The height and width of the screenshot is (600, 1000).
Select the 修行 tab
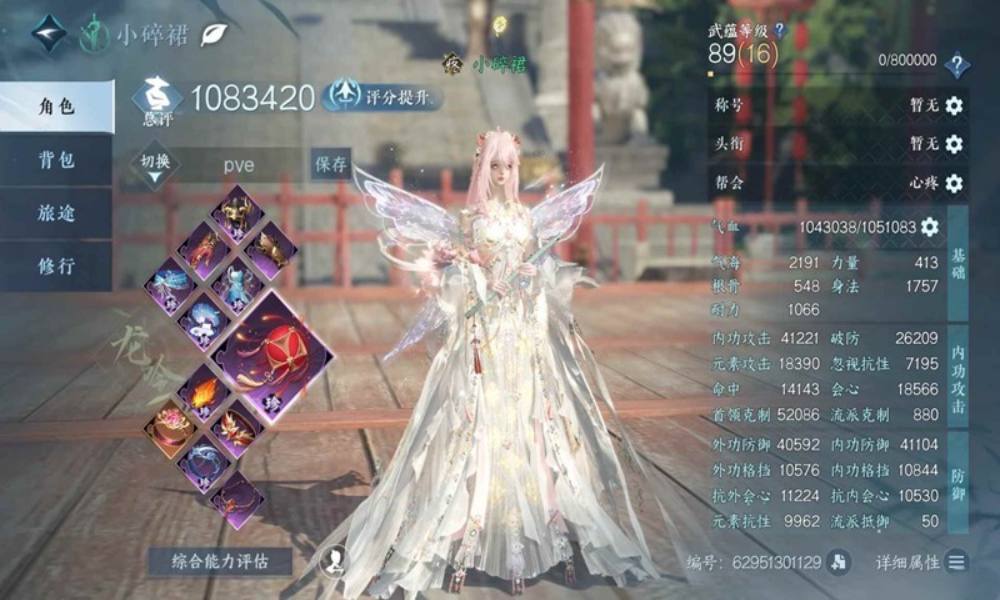pos(56,267)
